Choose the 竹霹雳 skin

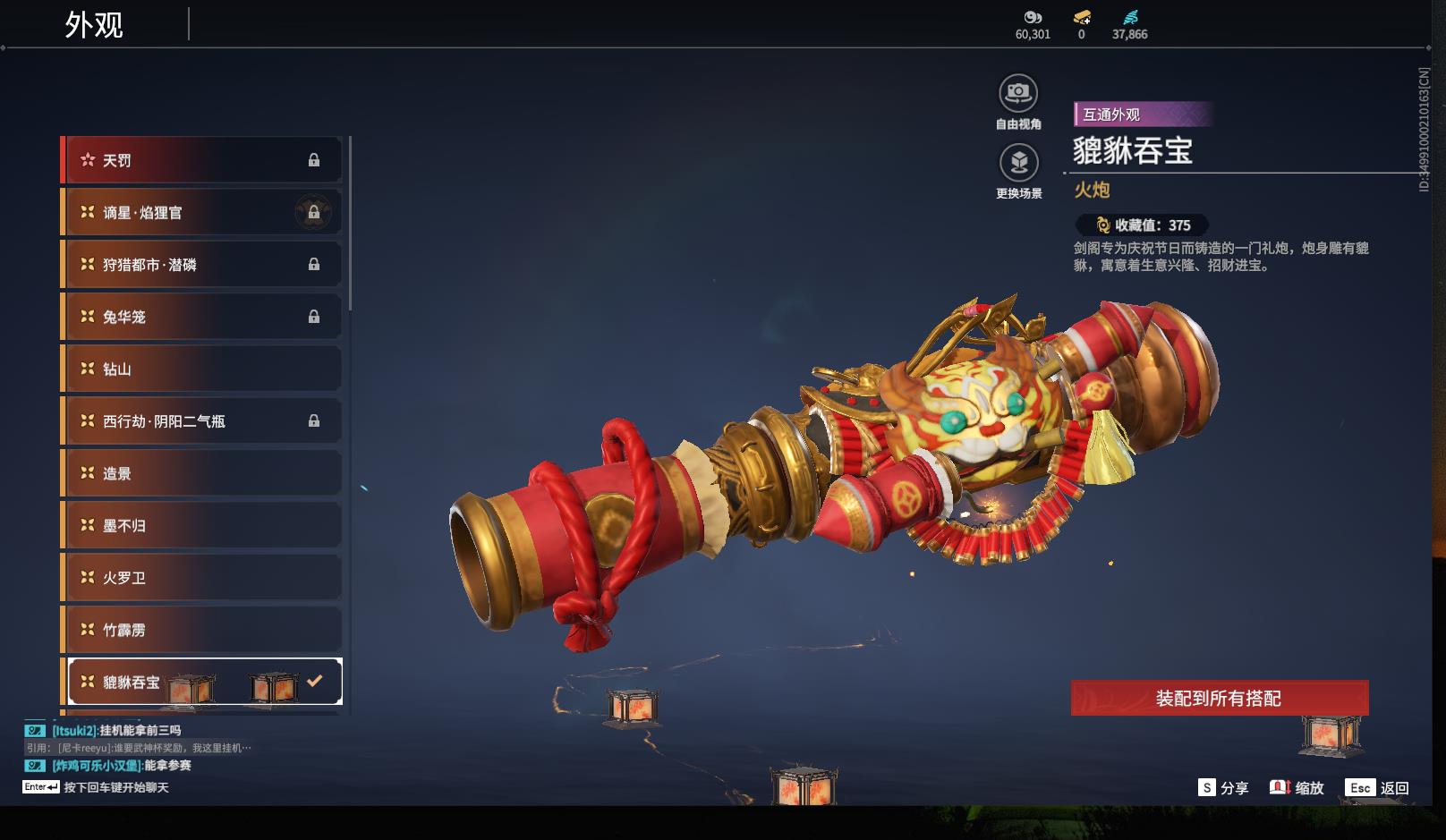(203, 630)
